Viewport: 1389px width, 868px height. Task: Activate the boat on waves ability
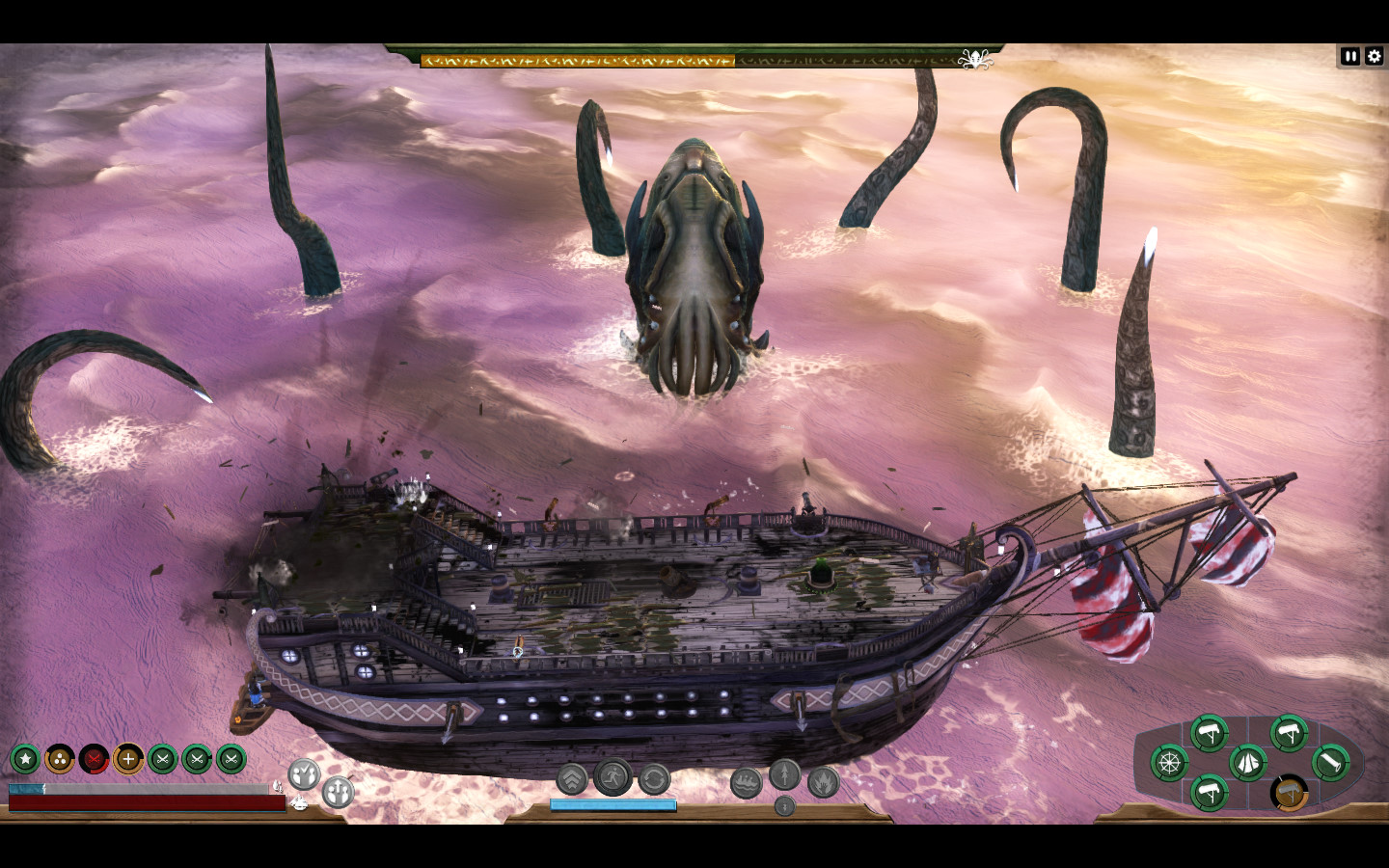(x=746, y=783)
